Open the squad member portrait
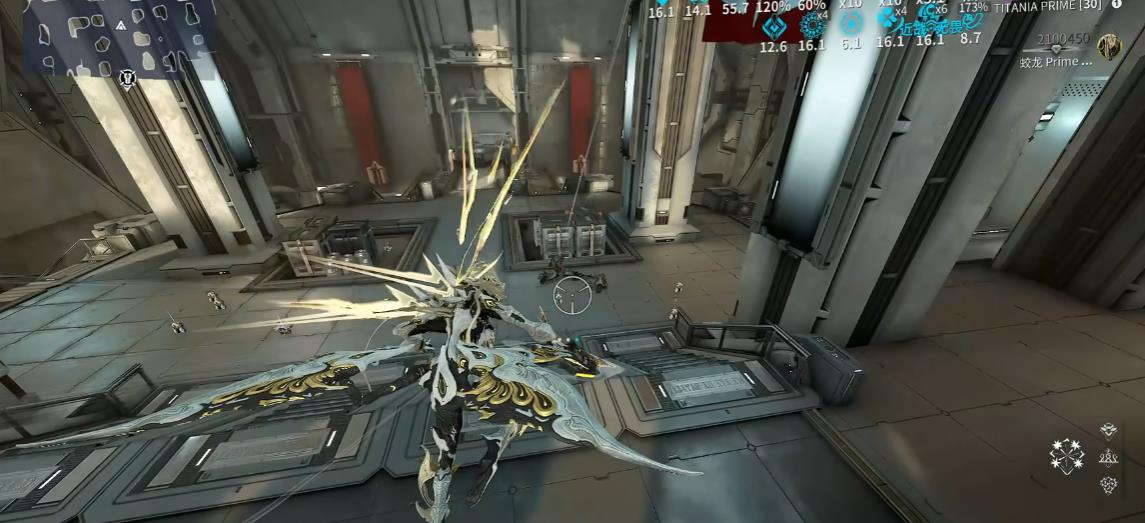Viewport: 1145px width, 523px height. click(x=1108, y=47)
